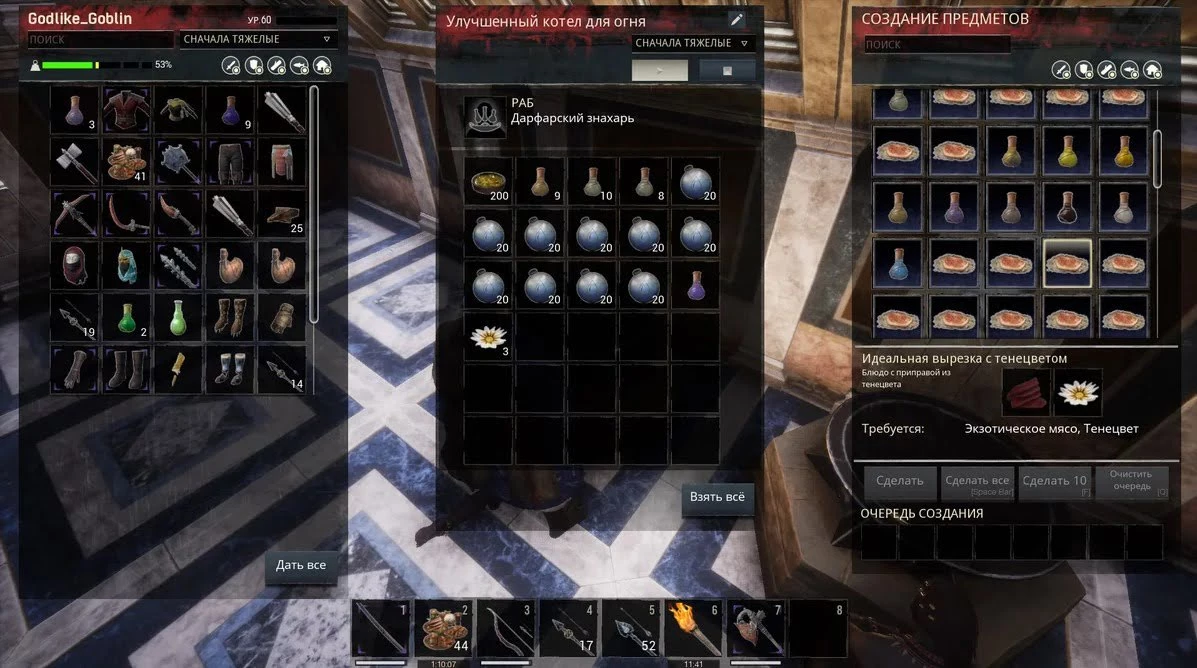Focus the player inventory search field
Screen dimensions: 1197x668
100,39
